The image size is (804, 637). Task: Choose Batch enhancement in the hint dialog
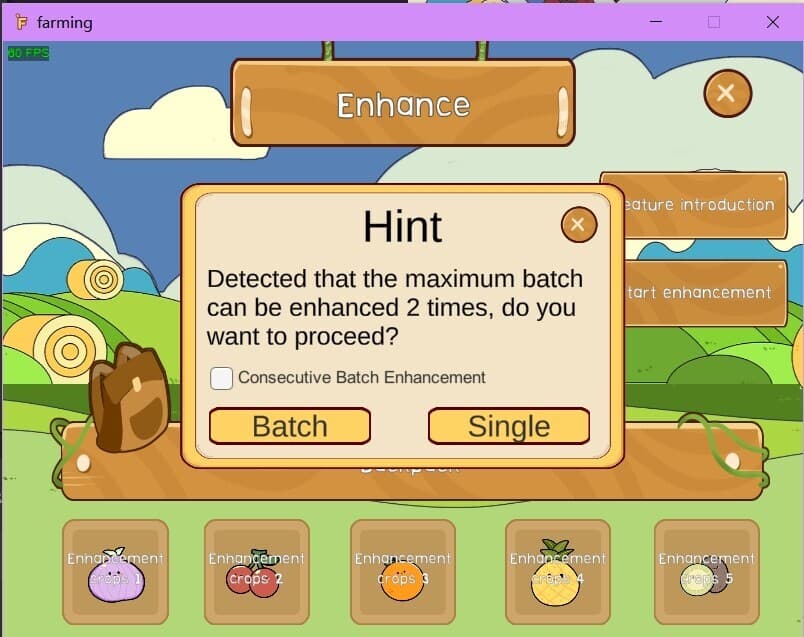click(289, 426)
